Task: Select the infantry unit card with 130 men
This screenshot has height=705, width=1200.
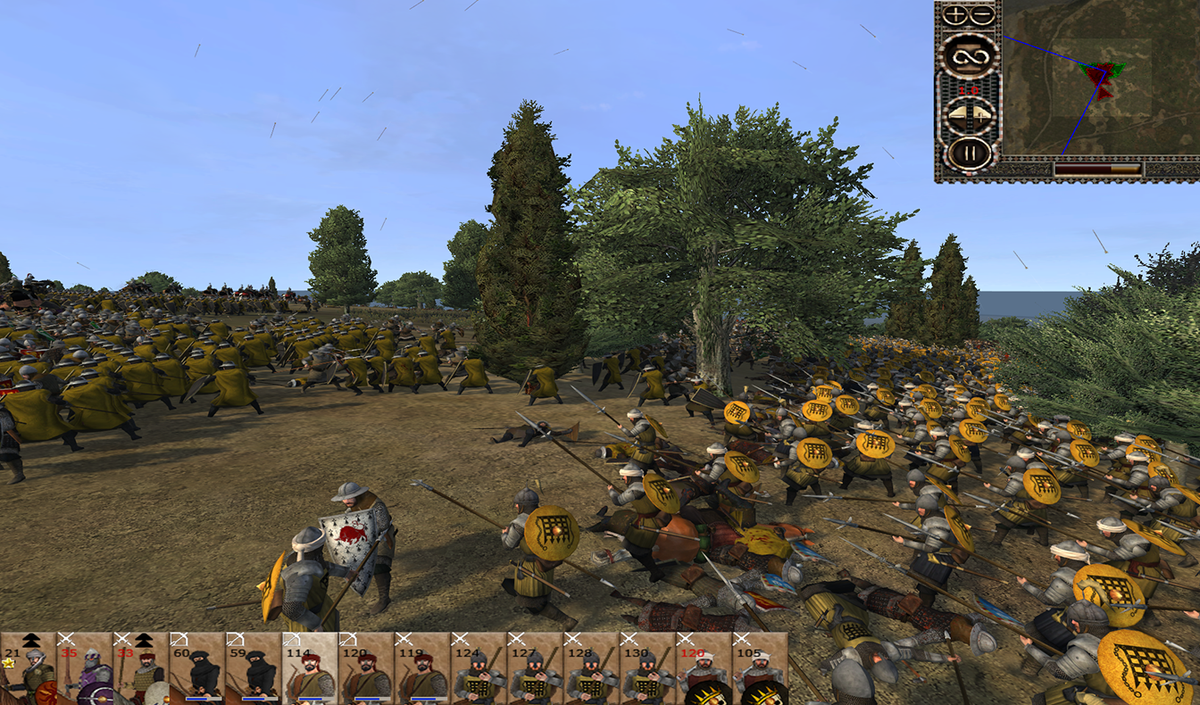Action: [x=646, y=668]
